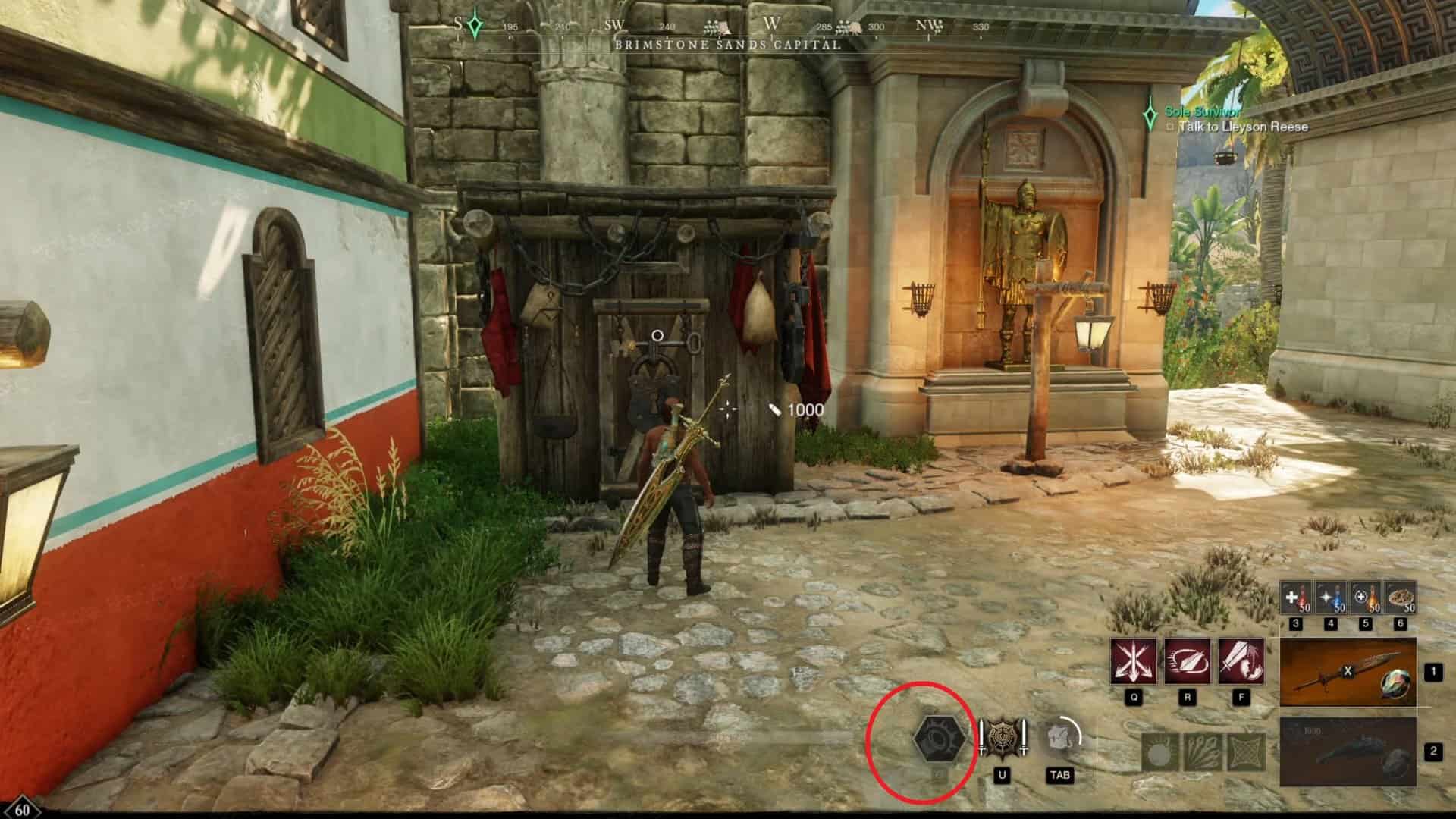
Task: Activate the downward arrows greatsword ability
Action: click(x=1134, y=661)
